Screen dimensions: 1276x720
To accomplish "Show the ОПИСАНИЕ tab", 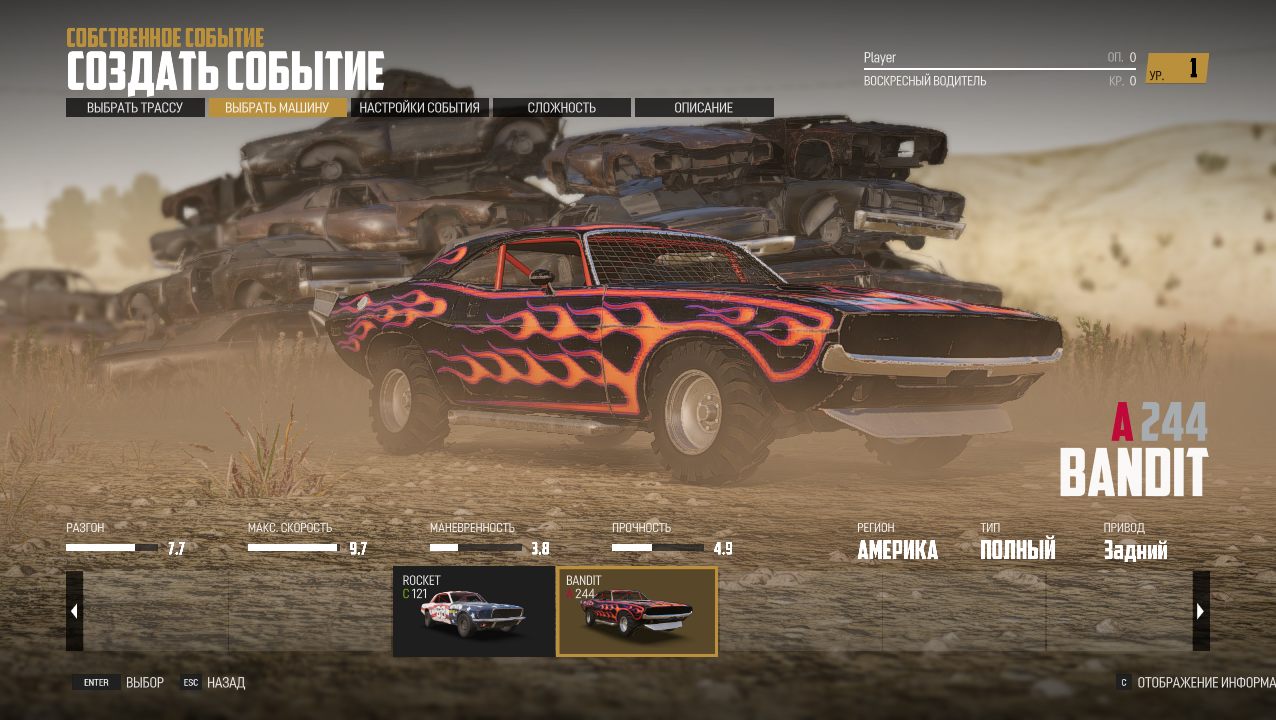I will pyautogui.click(x=704, y=108).
